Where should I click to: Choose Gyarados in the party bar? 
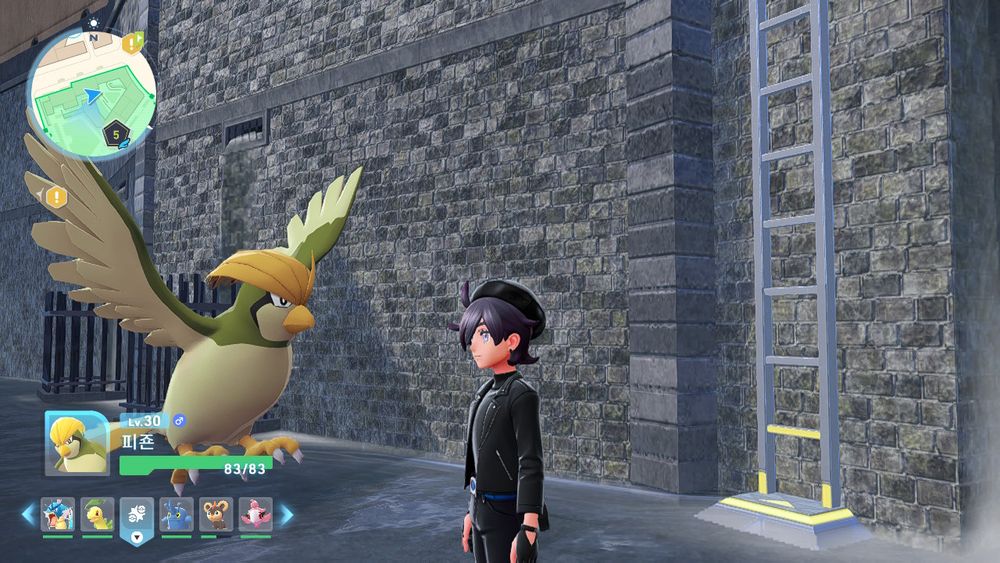pos(57,514)
